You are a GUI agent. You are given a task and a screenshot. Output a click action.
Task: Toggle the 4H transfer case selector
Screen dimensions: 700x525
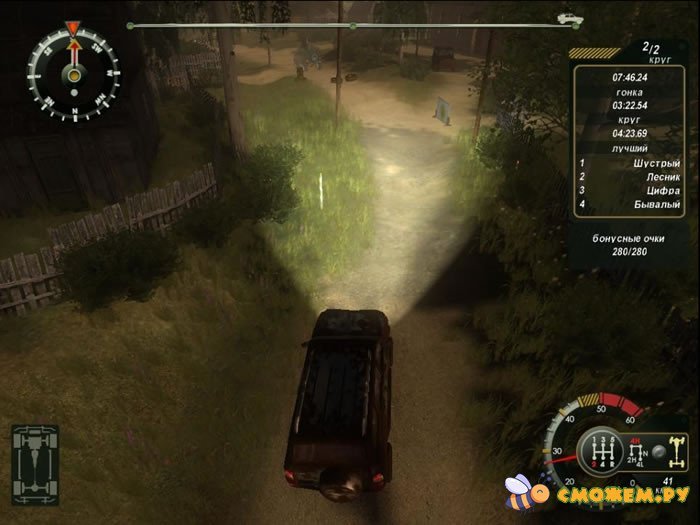635,440
